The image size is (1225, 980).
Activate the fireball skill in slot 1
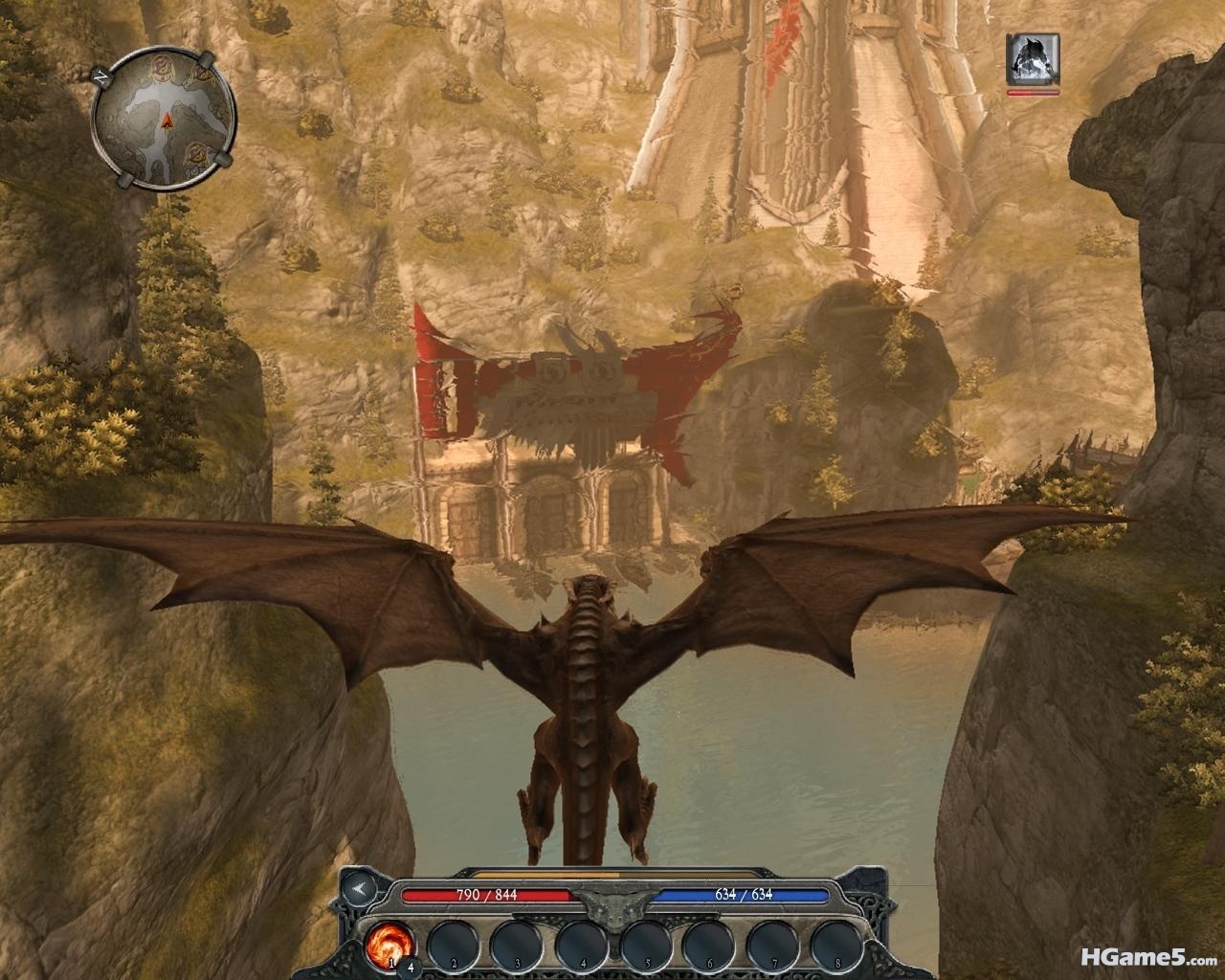389,945
